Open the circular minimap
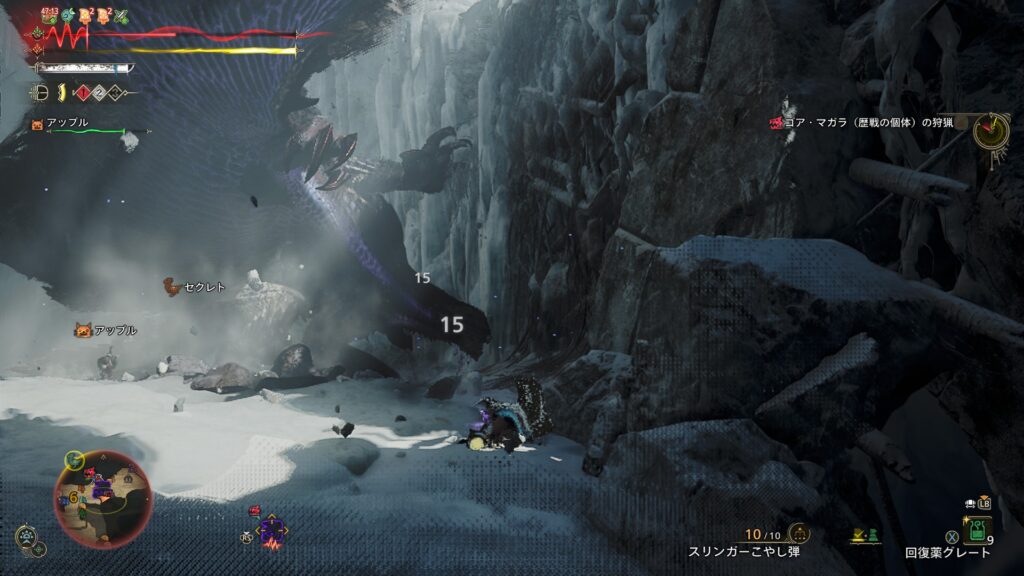Image resolution: width=1024 pixels, height=576 pixels. tap(103, 499)
